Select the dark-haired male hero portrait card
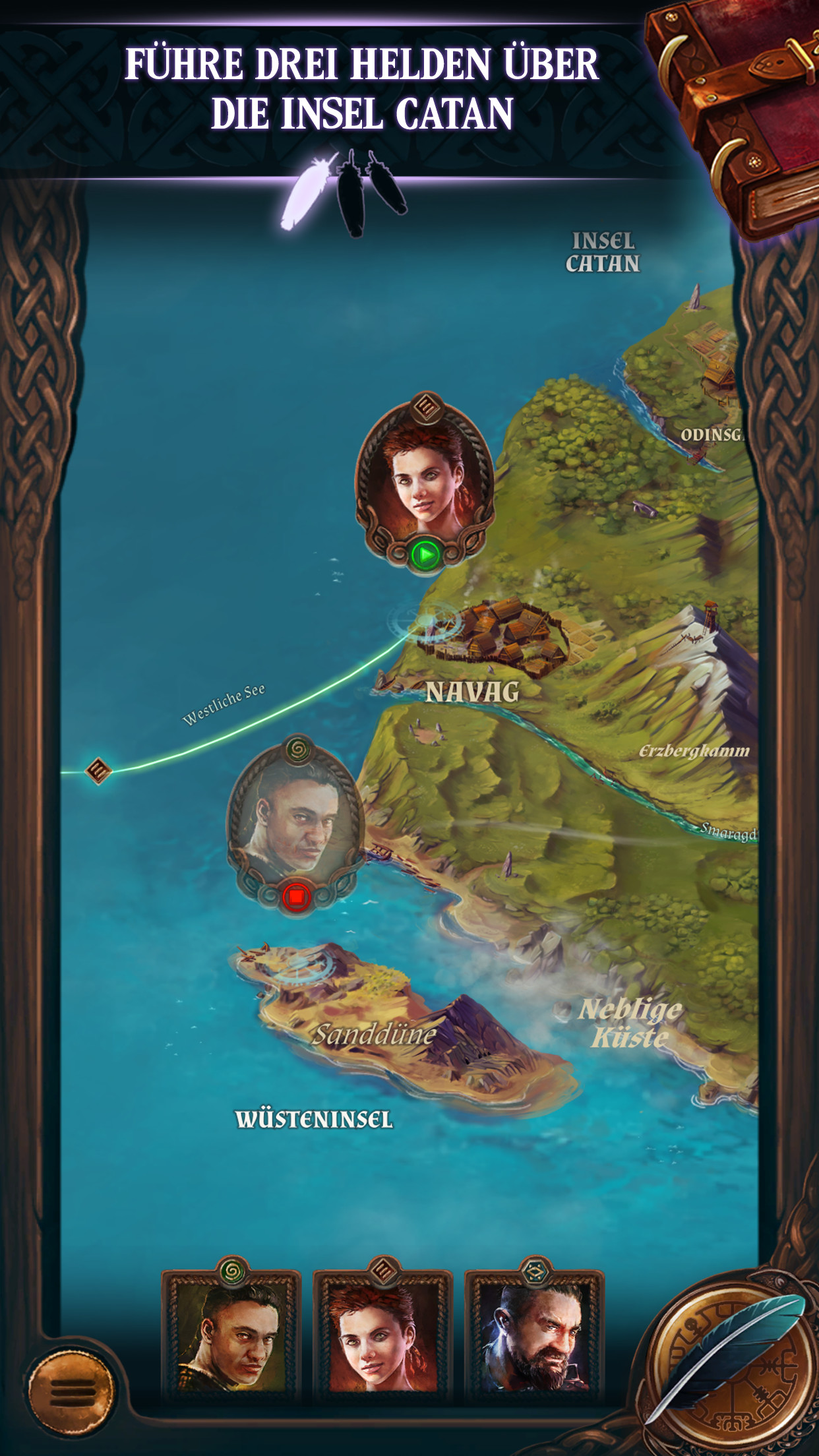819x1456 pixels. point(231,1333)
